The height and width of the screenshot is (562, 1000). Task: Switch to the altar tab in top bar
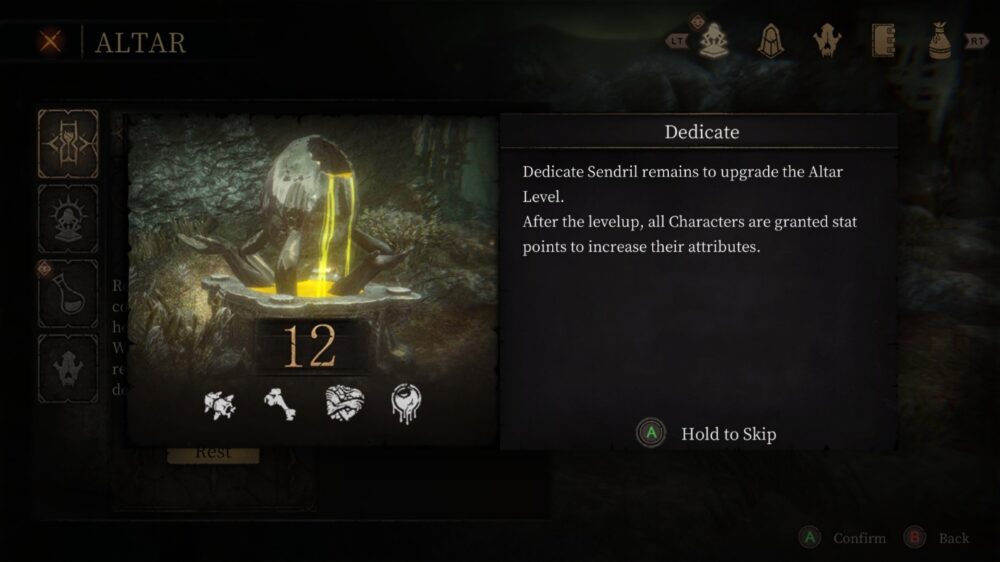713,41
